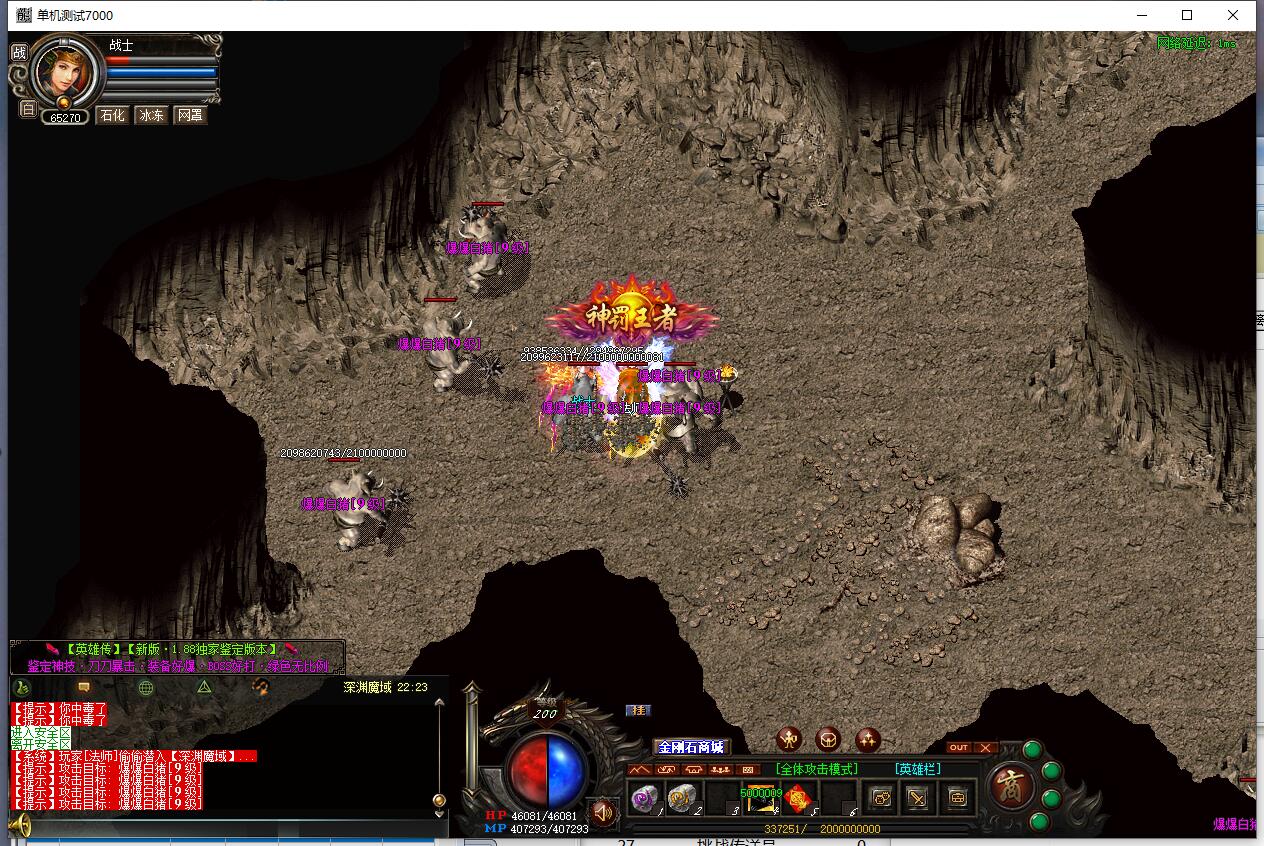This screenshot has width=1264, height=846.
Task: Open the crossed-sword skills panel button
Action: click(917, 798)
